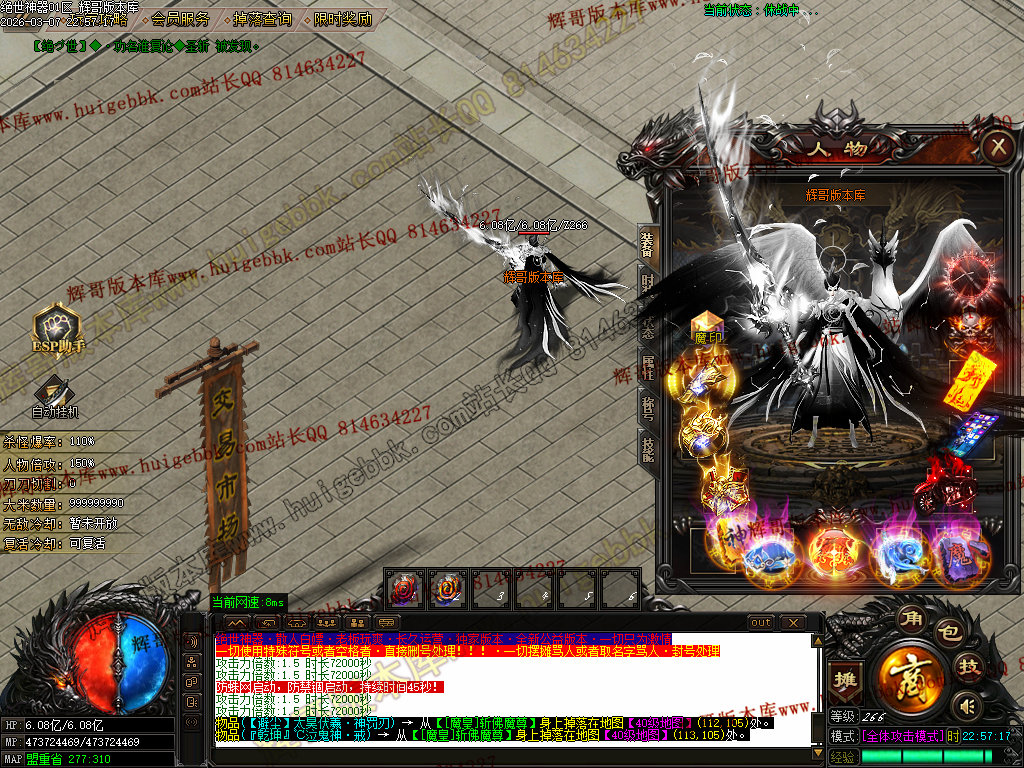Toggle 自动挂机 auto-combat
This screenshot has height=768, width=1024.
(x=54, y=395)
